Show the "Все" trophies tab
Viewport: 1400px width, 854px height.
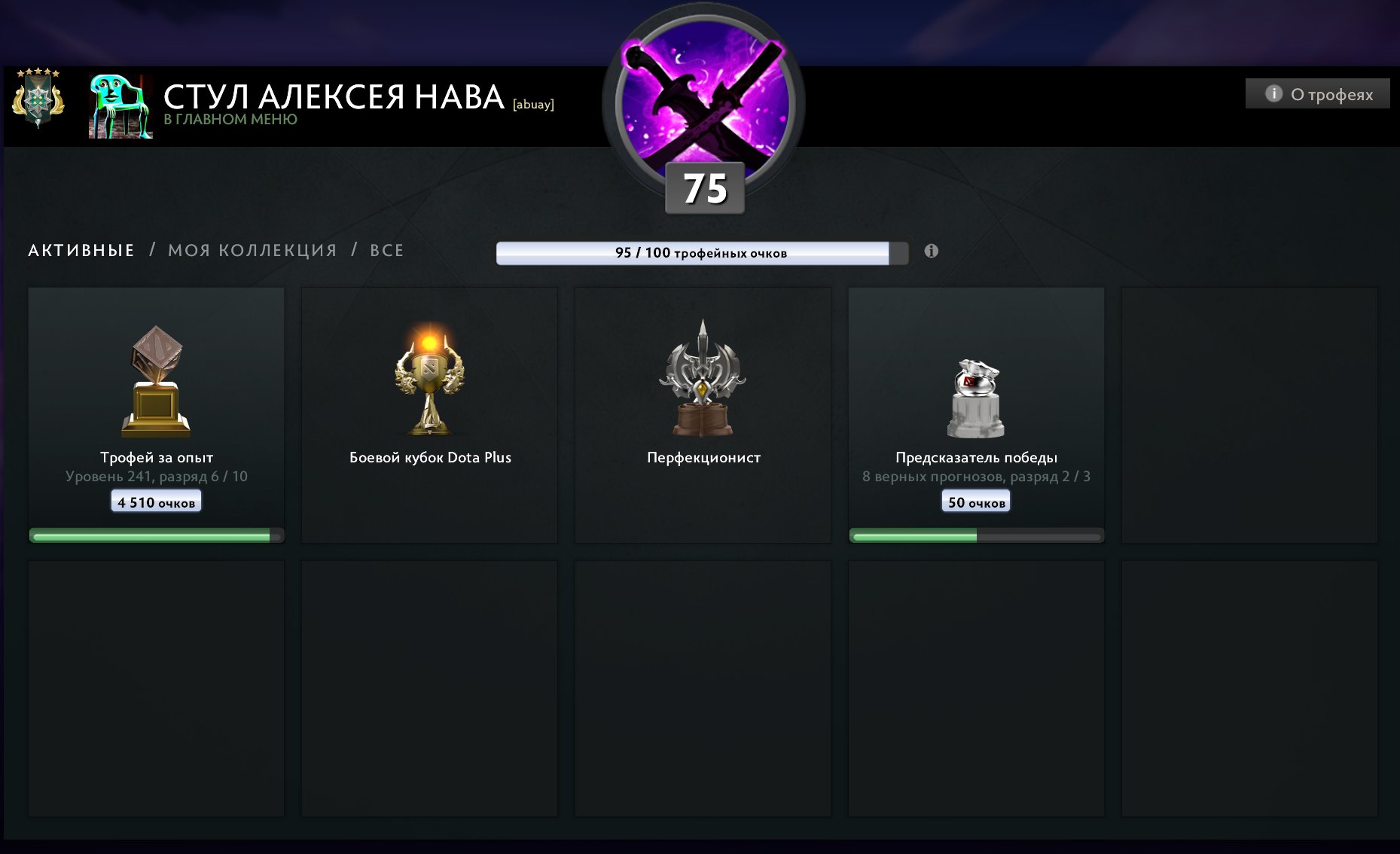pyautogui.click(x=386, y=251)
